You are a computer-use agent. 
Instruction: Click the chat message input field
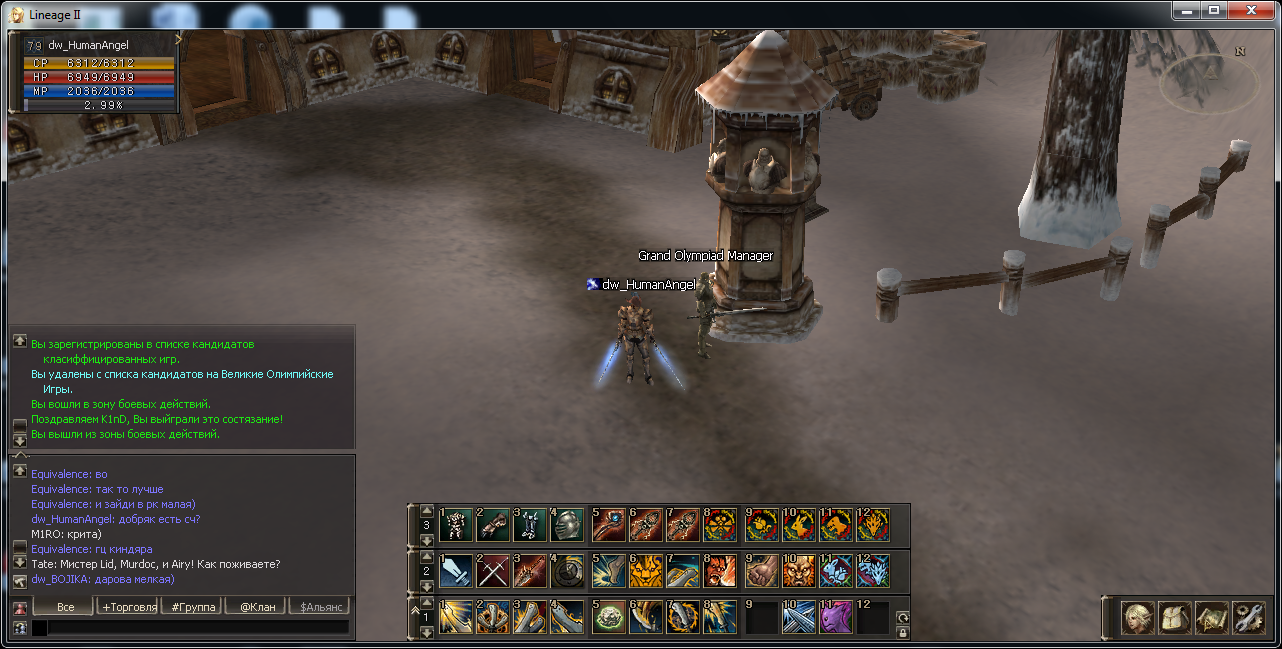point(190,628)
